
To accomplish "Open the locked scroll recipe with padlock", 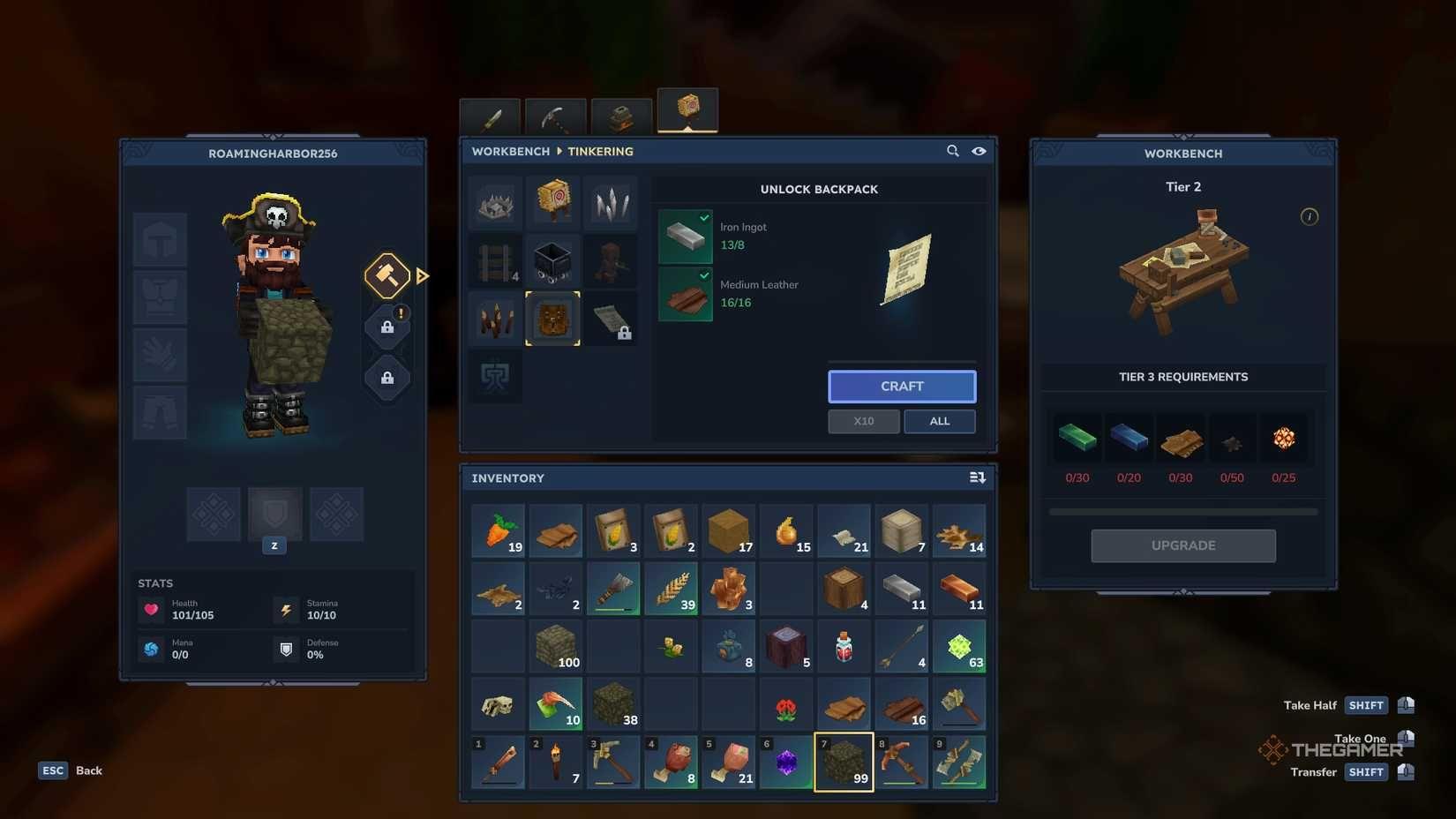I will (612, 318).
